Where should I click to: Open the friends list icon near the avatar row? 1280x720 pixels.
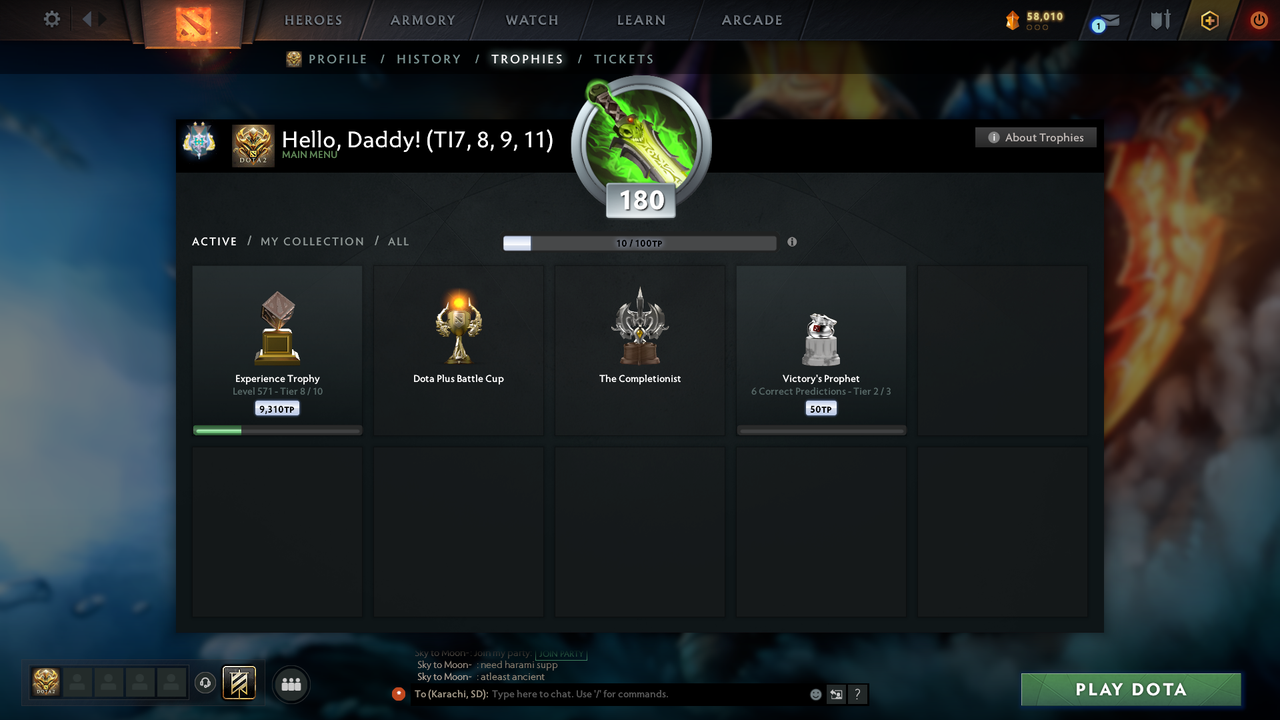pyautogui.click(x=290, y=684)
